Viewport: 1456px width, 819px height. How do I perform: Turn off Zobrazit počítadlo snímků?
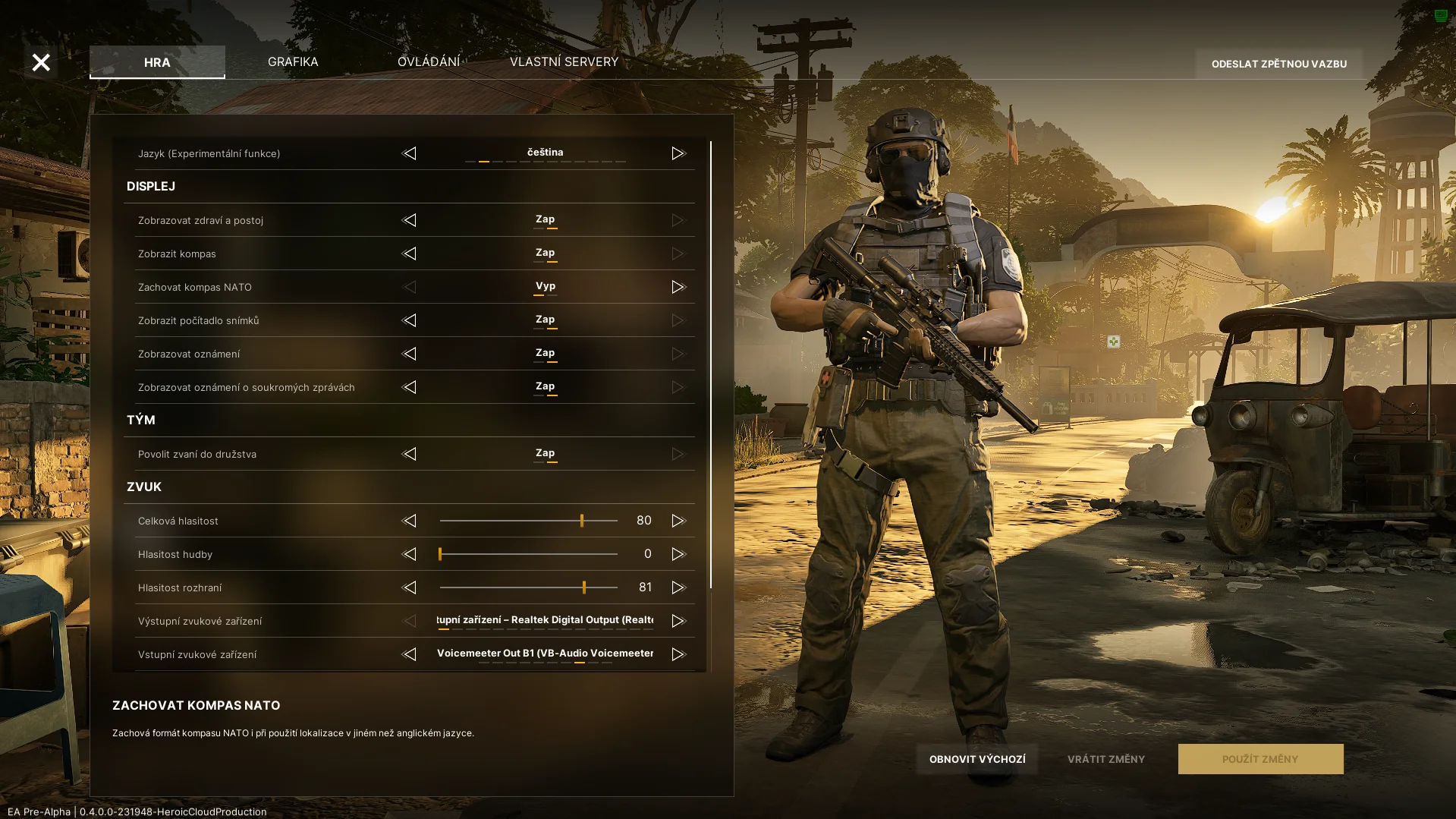[410, 320]
